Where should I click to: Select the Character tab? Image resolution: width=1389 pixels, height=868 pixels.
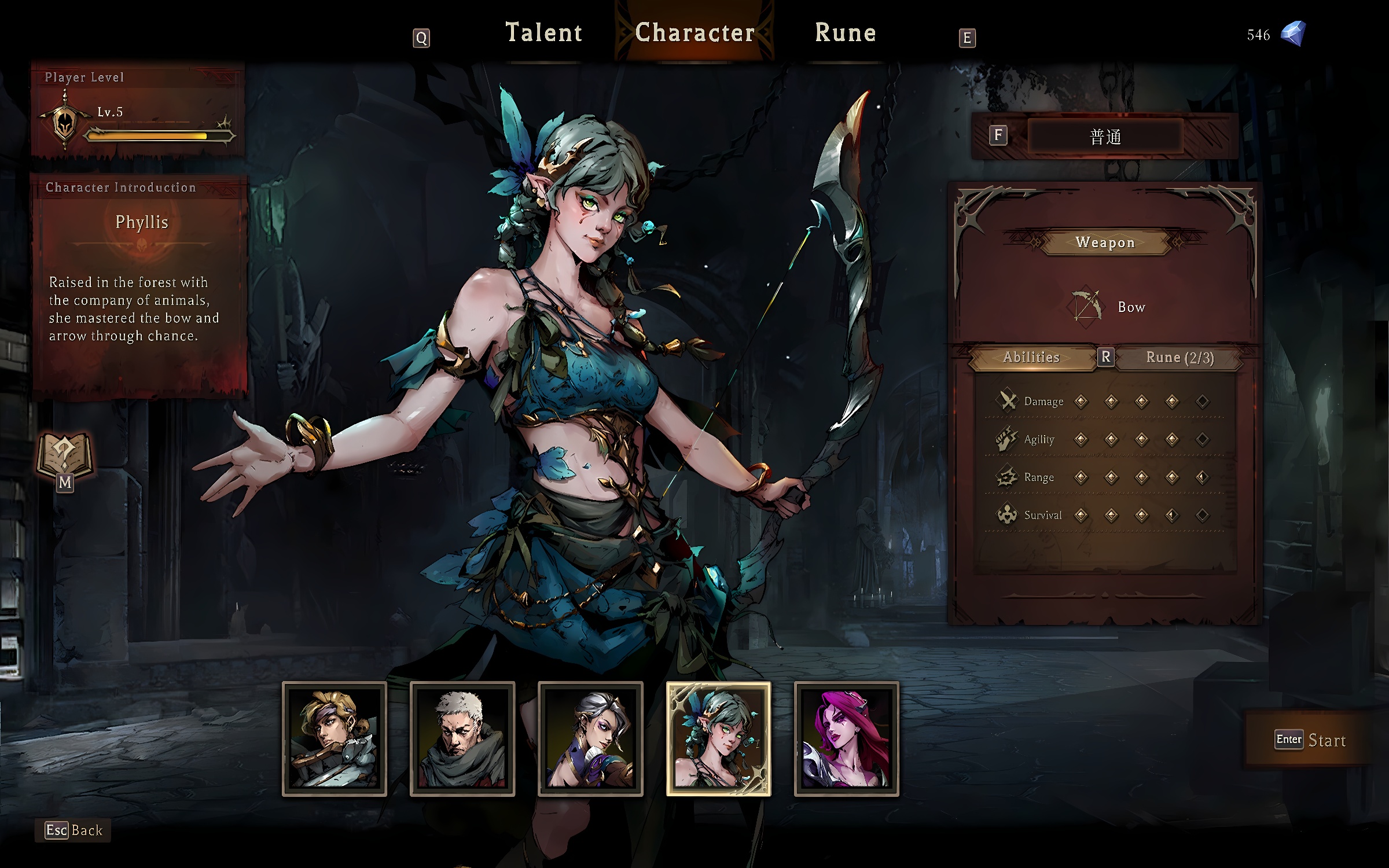point(694,33)
